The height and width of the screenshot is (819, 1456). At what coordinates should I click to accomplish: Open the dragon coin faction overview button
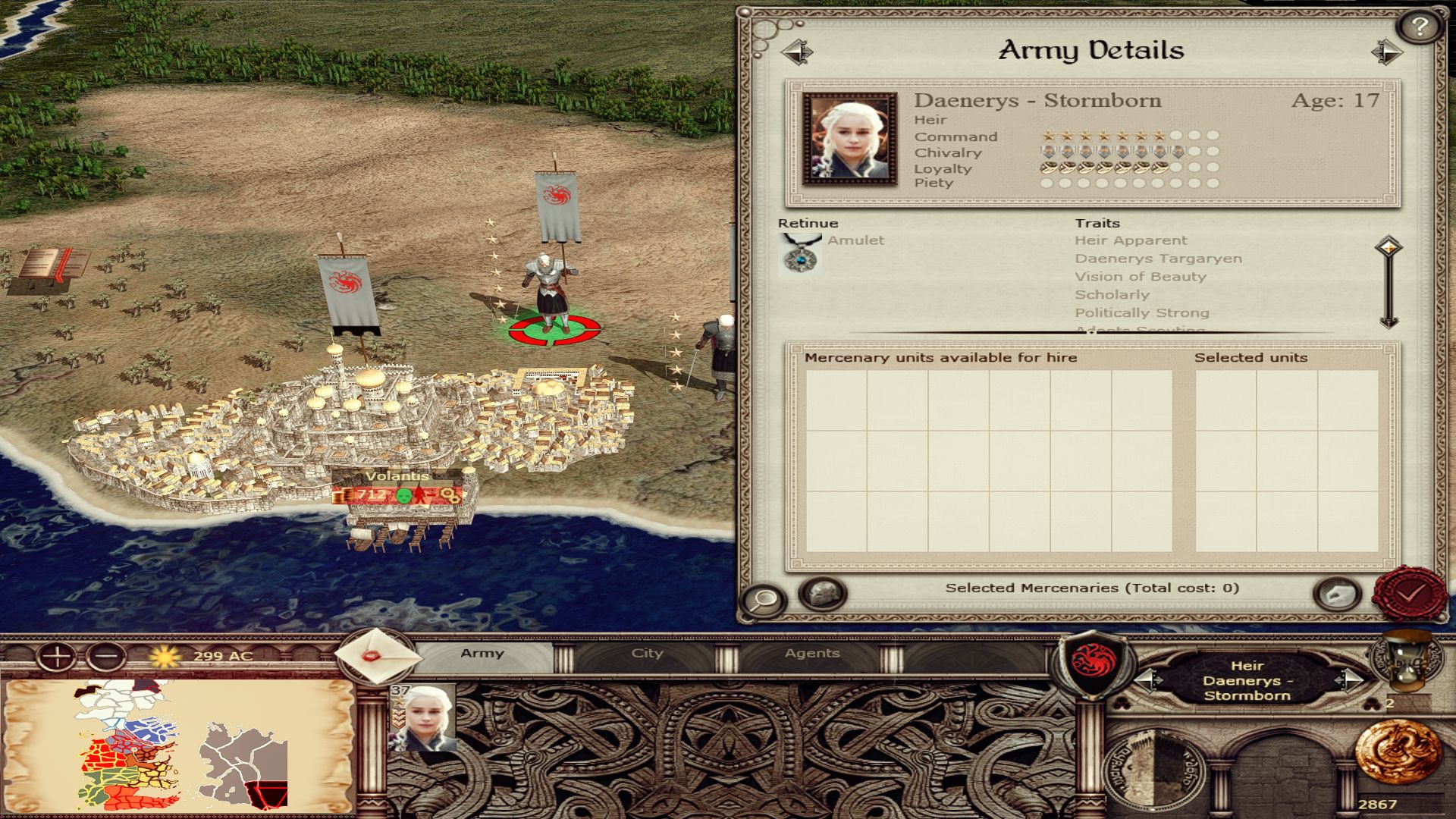tap(1398, 752)
